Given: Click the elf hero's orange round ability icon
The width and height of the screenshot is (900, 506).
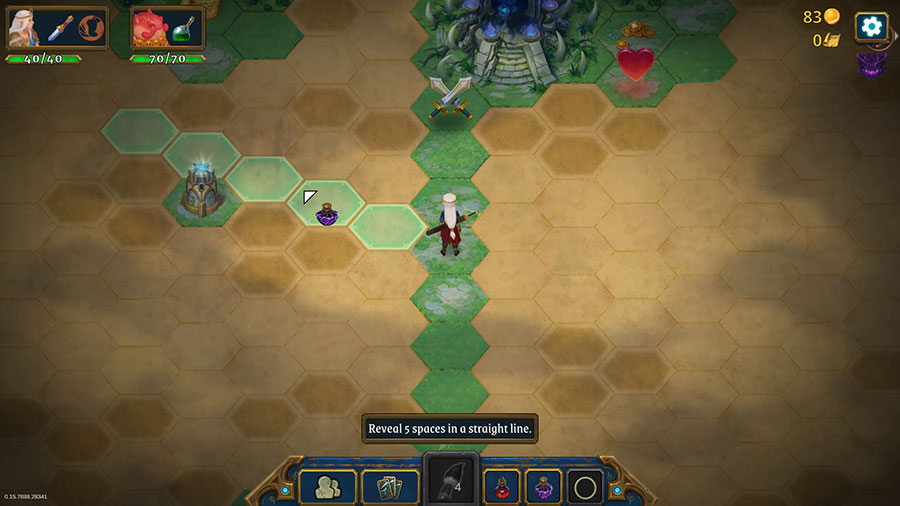Looking at the screenshot, I should pos(92,29).
